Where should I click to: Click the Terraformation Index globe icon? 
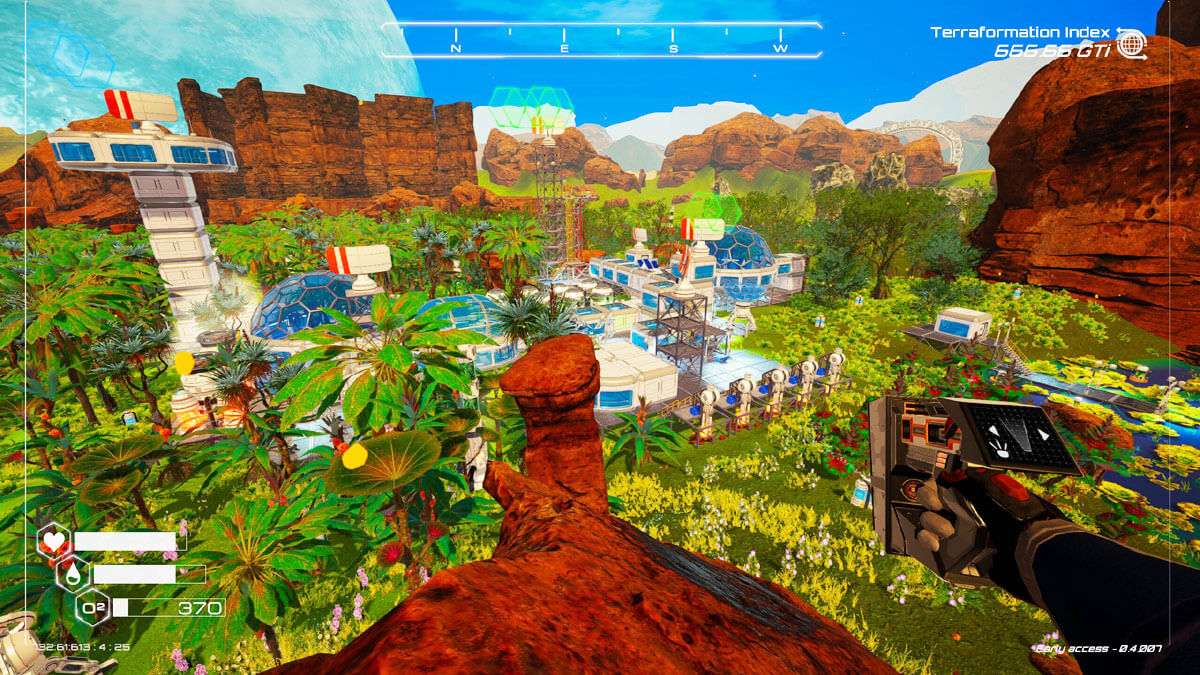pyautogui.click(x=1131, y=45)
